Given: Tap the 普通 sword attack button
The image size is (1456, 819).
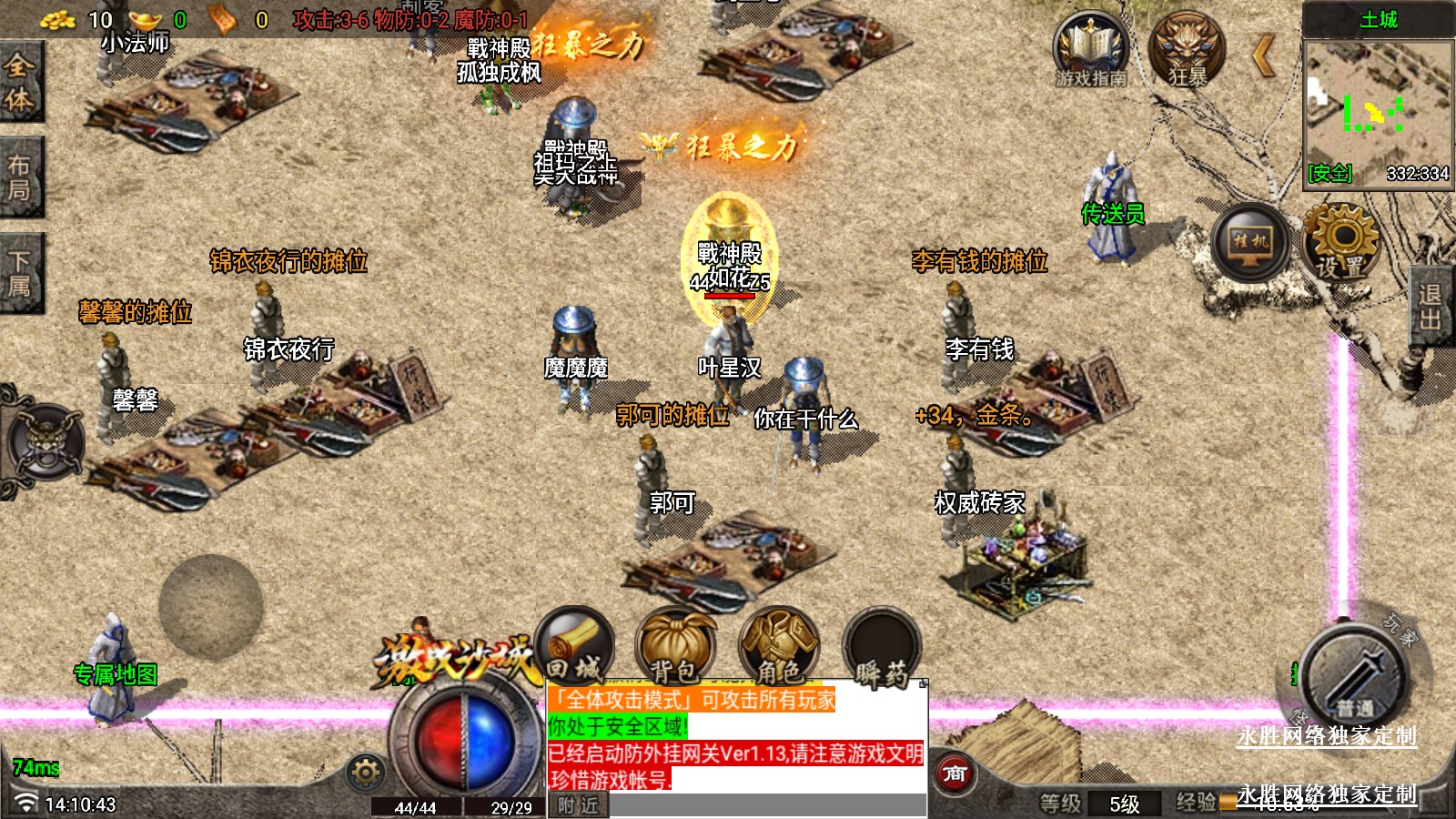Looking at the screenshot, I should (x=1354, y=676).
